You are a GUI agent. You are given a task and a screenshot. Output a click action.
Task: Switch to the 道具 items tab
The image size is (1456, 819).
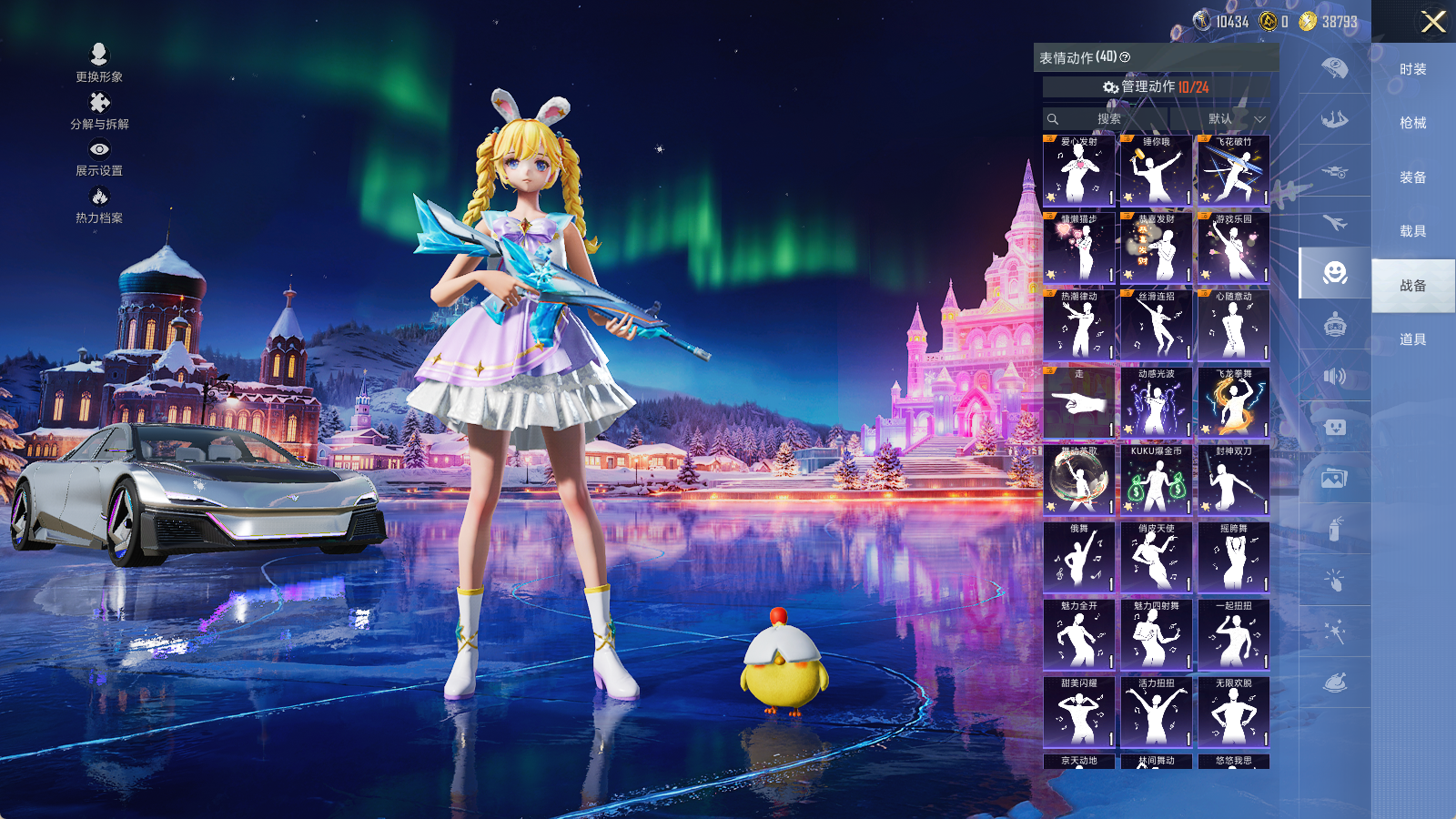[1412, 339]
